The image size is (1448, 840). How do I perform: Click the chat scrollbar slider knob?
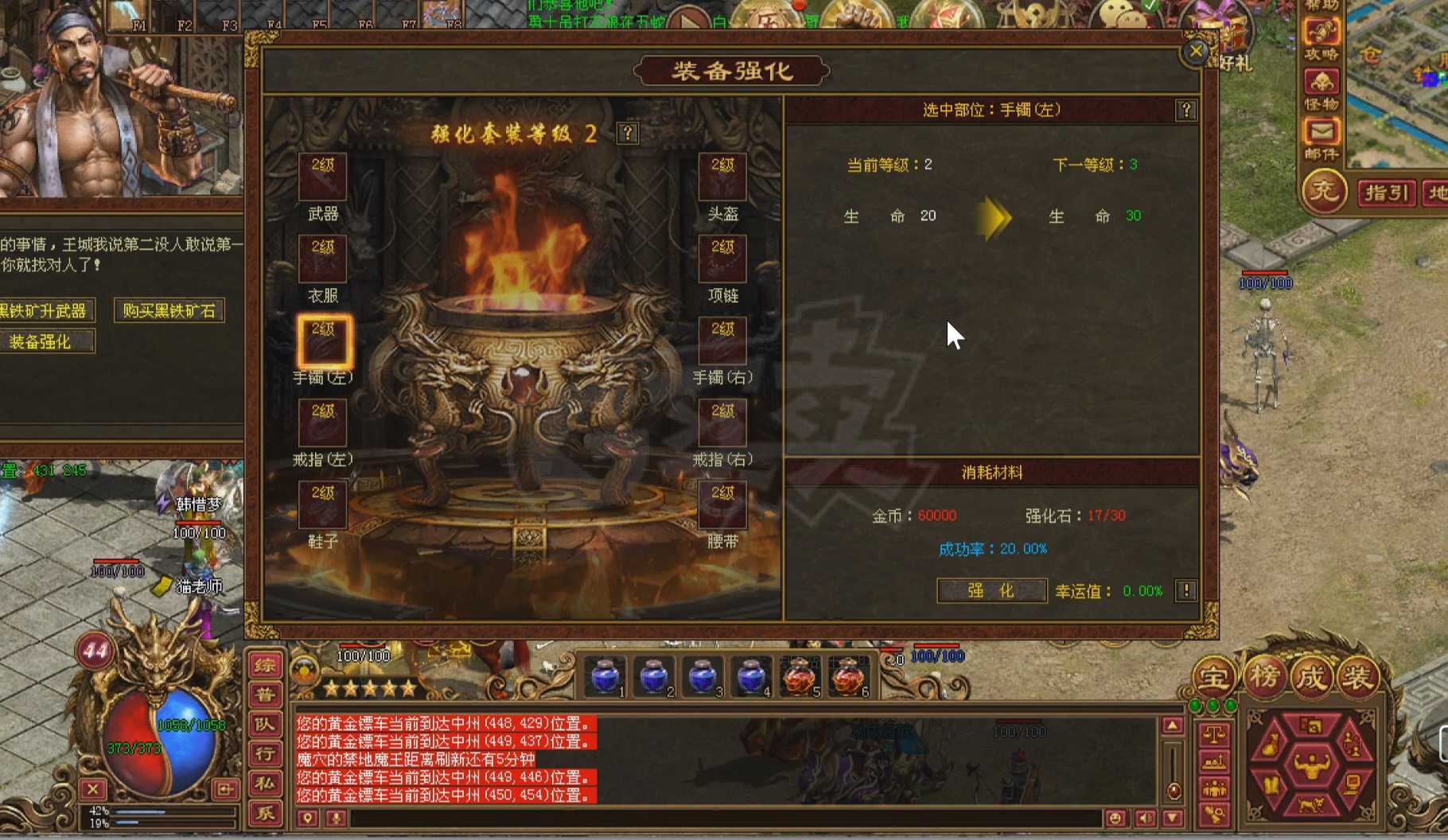(x=1174, y=791)
